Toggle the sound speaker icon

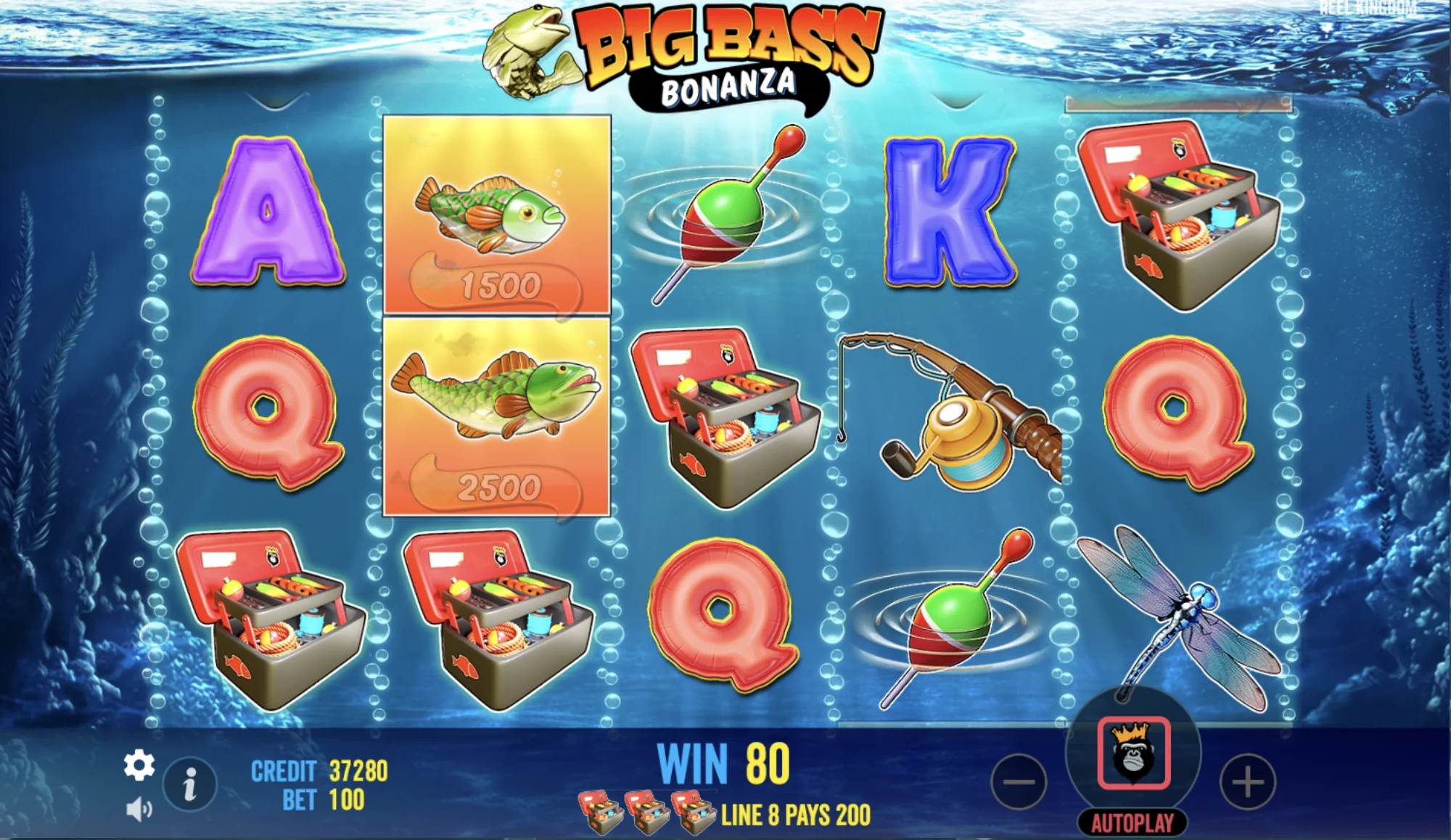coord(139,809)
